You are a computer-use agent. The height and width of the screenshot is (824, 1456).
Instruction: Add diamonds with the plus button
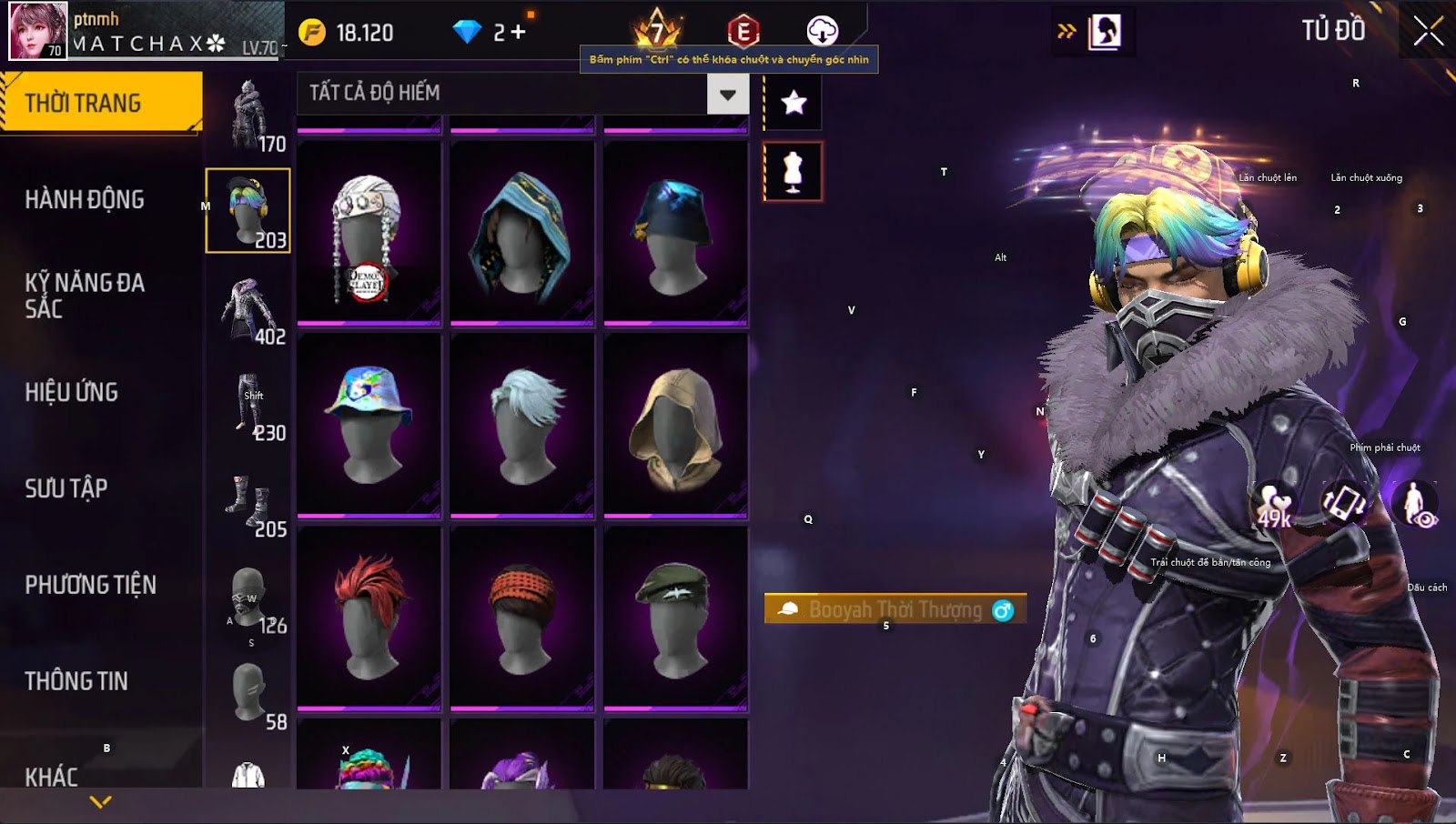(519, 33)
